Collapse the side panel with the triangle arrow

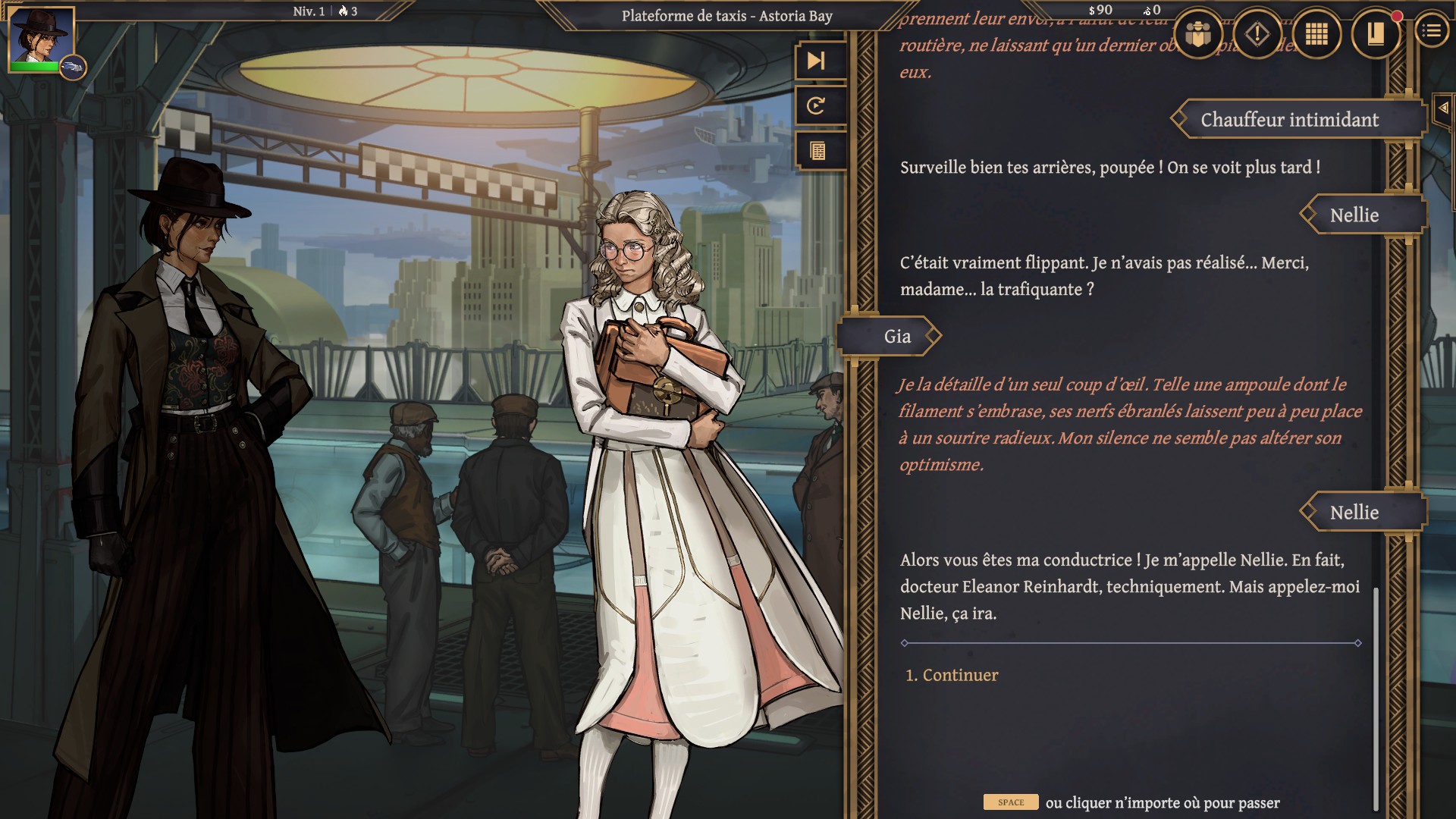(1443, 108)
